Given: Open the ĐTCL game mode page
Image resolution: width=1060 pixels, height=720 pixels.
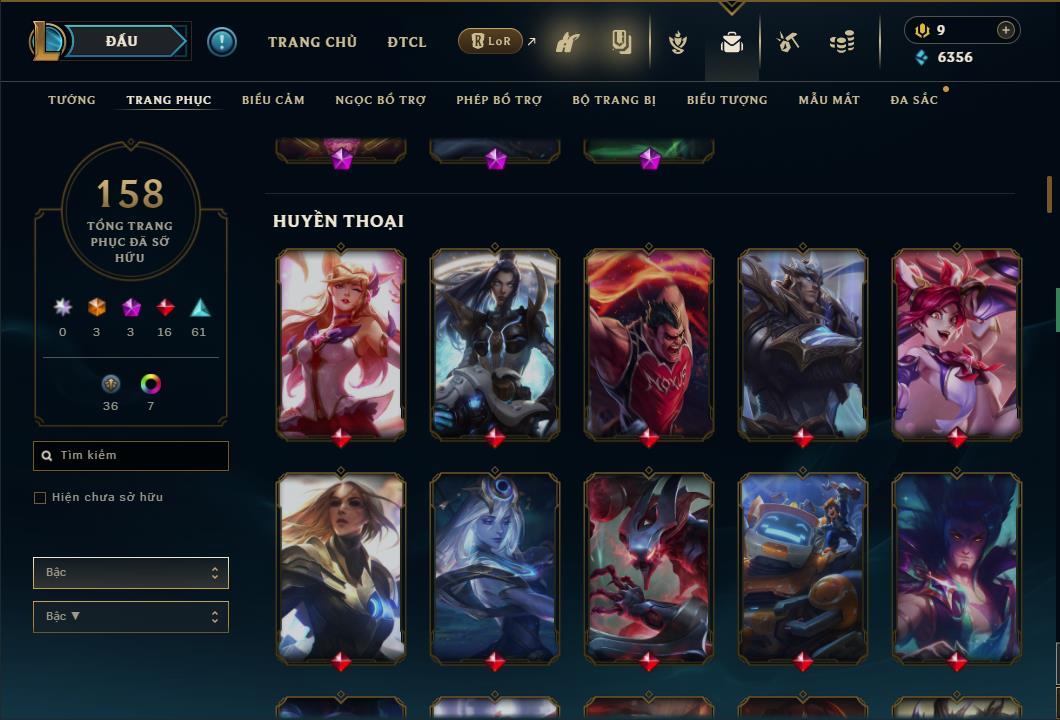Looking at the screenshot, I should 407,42.
